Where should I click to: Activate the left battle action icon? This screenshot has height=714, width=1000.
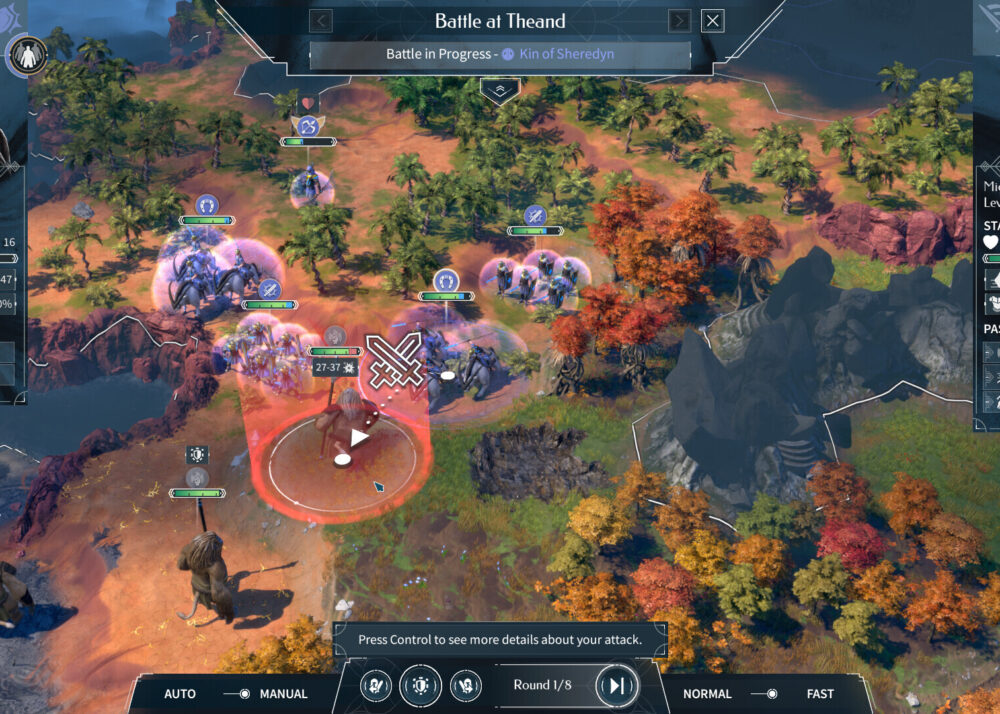(375, 686)
